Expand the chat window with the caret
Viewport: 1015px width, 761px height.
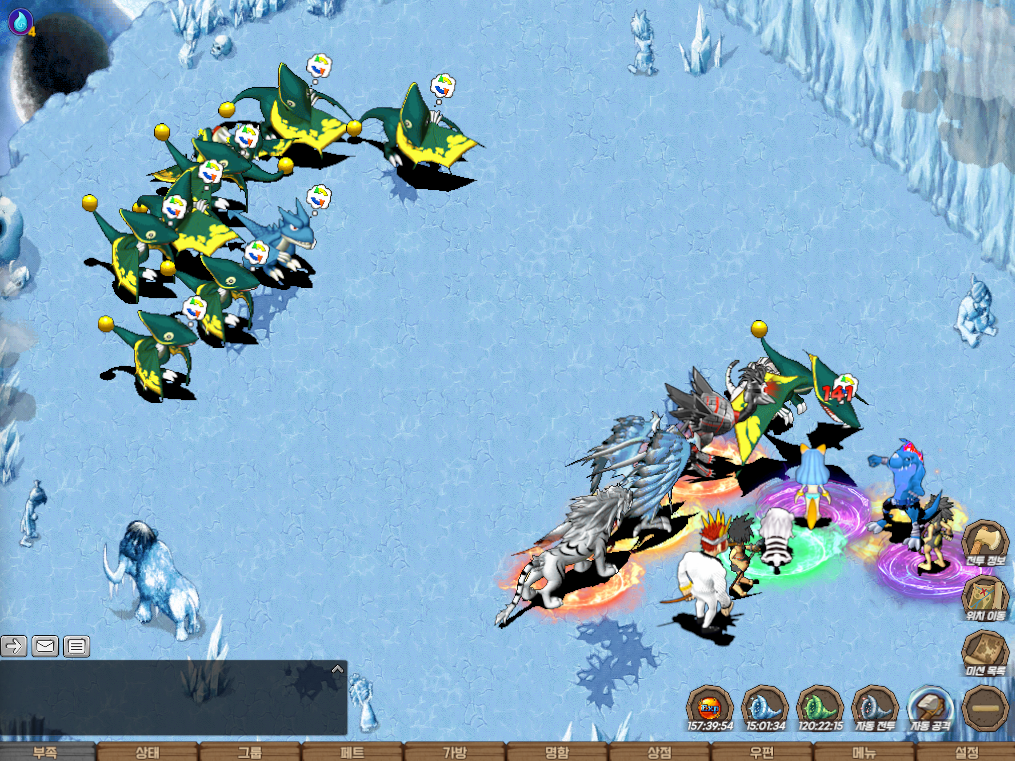(x=337, y=669)
